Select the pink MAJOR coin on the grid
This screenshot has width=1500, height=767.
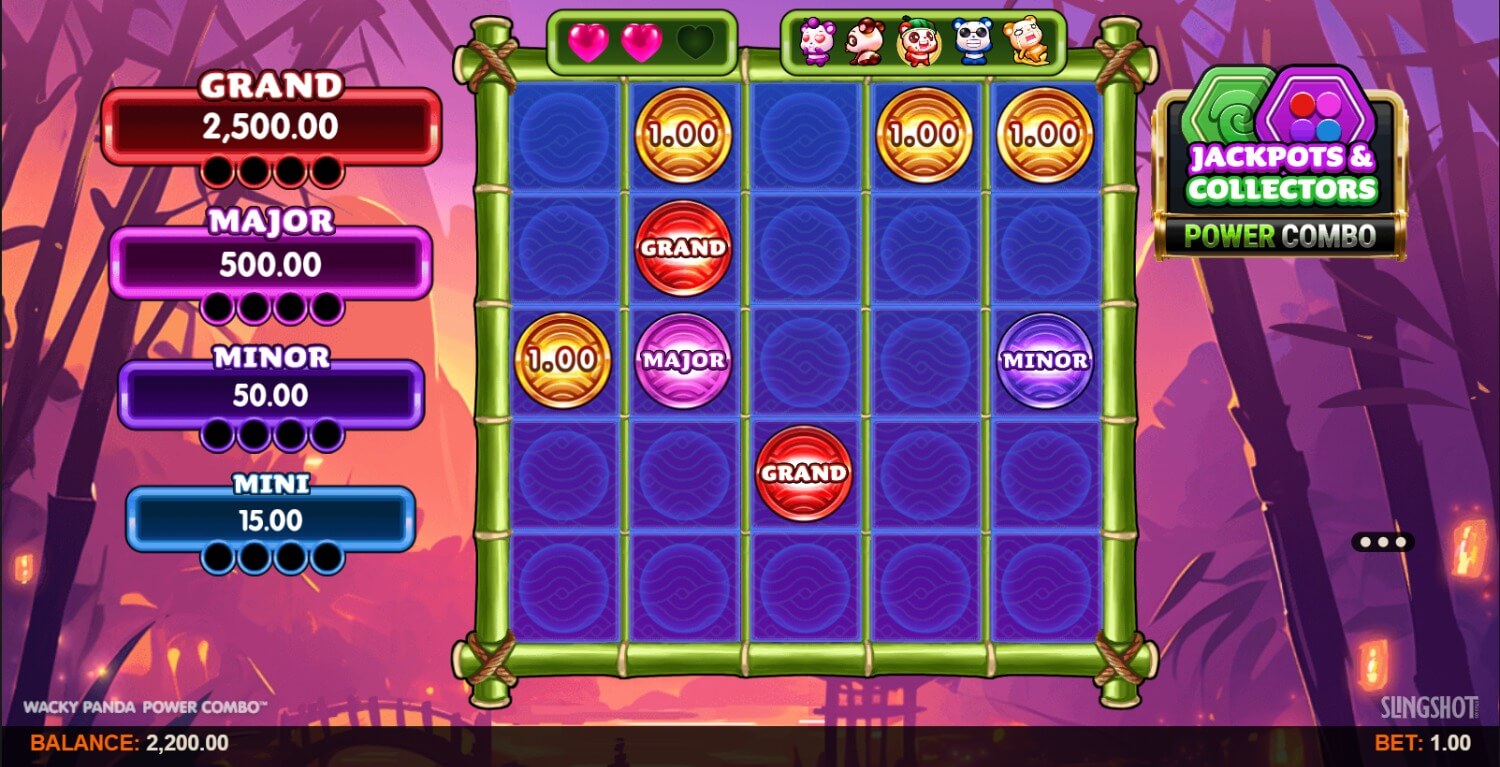(x=683, y=360)
